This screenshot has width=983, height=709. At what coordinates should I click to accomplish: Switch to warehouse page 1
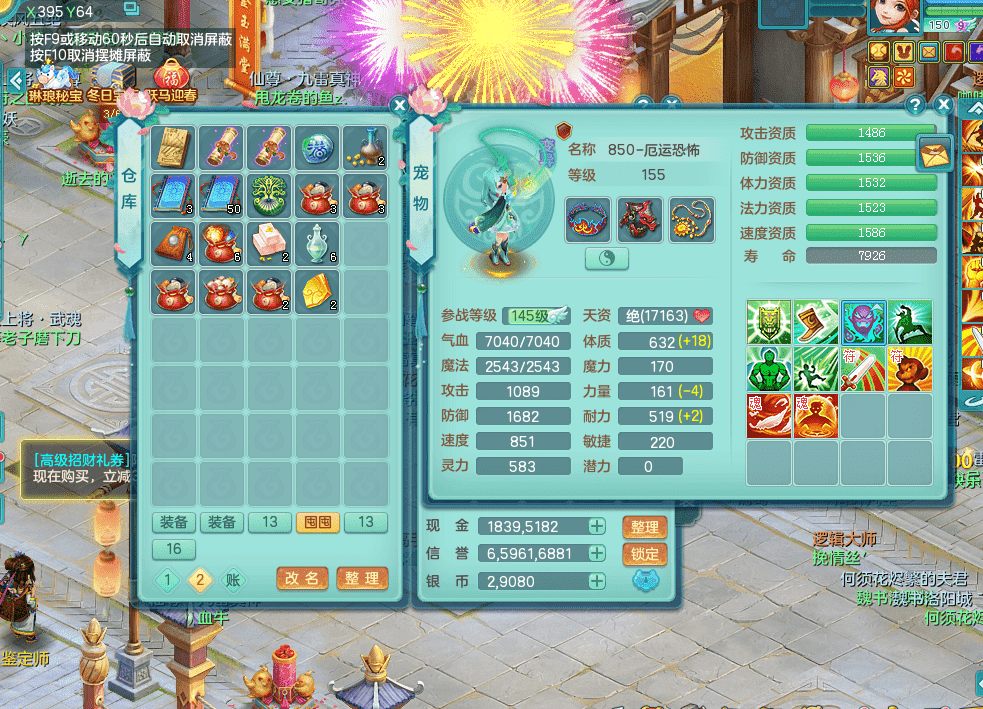[x=169, y=579]
